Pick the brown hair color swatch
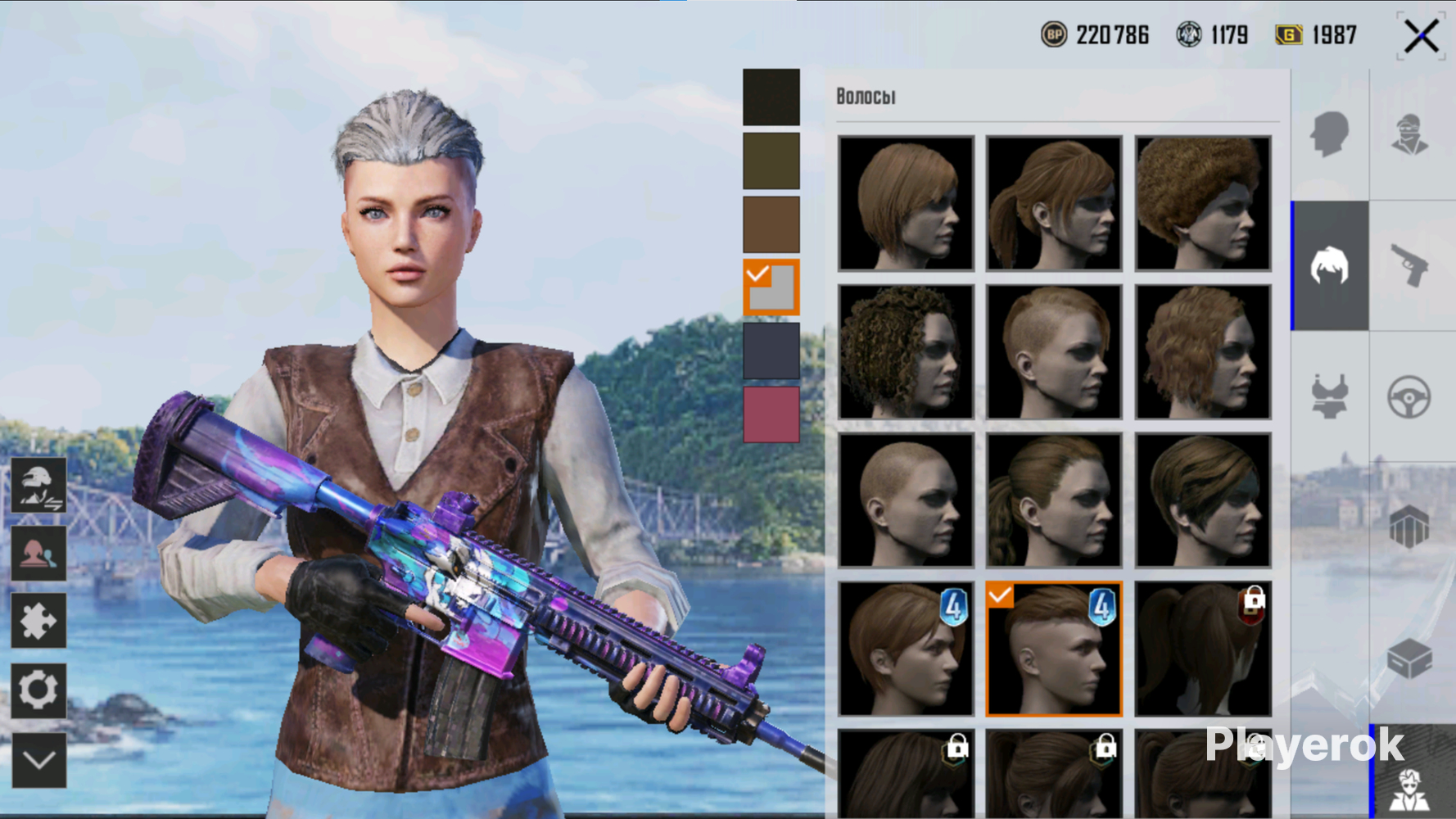Viewport: 1456px width, 819px height. click(x=771, y=224)
